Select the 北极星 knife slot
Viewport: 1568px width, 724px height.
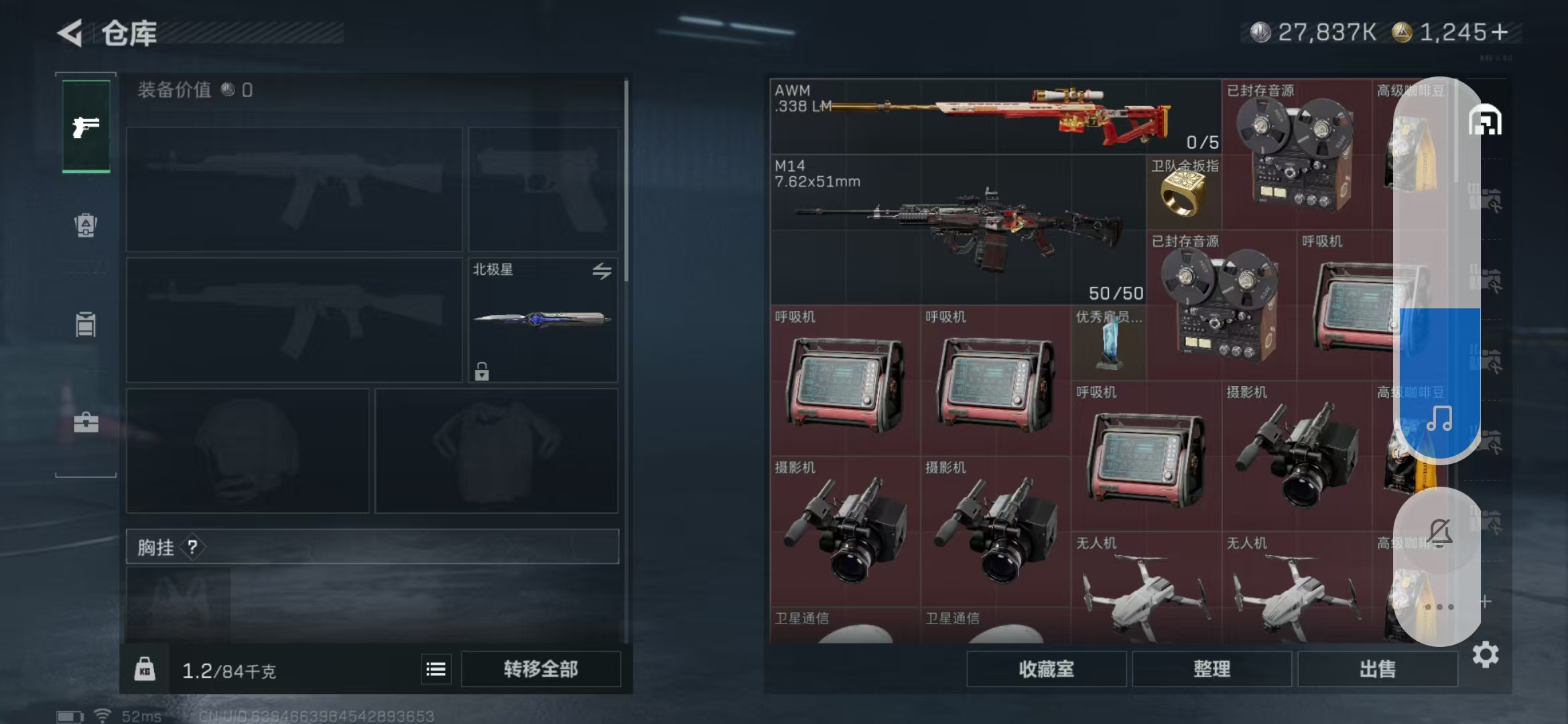[543, 320]
